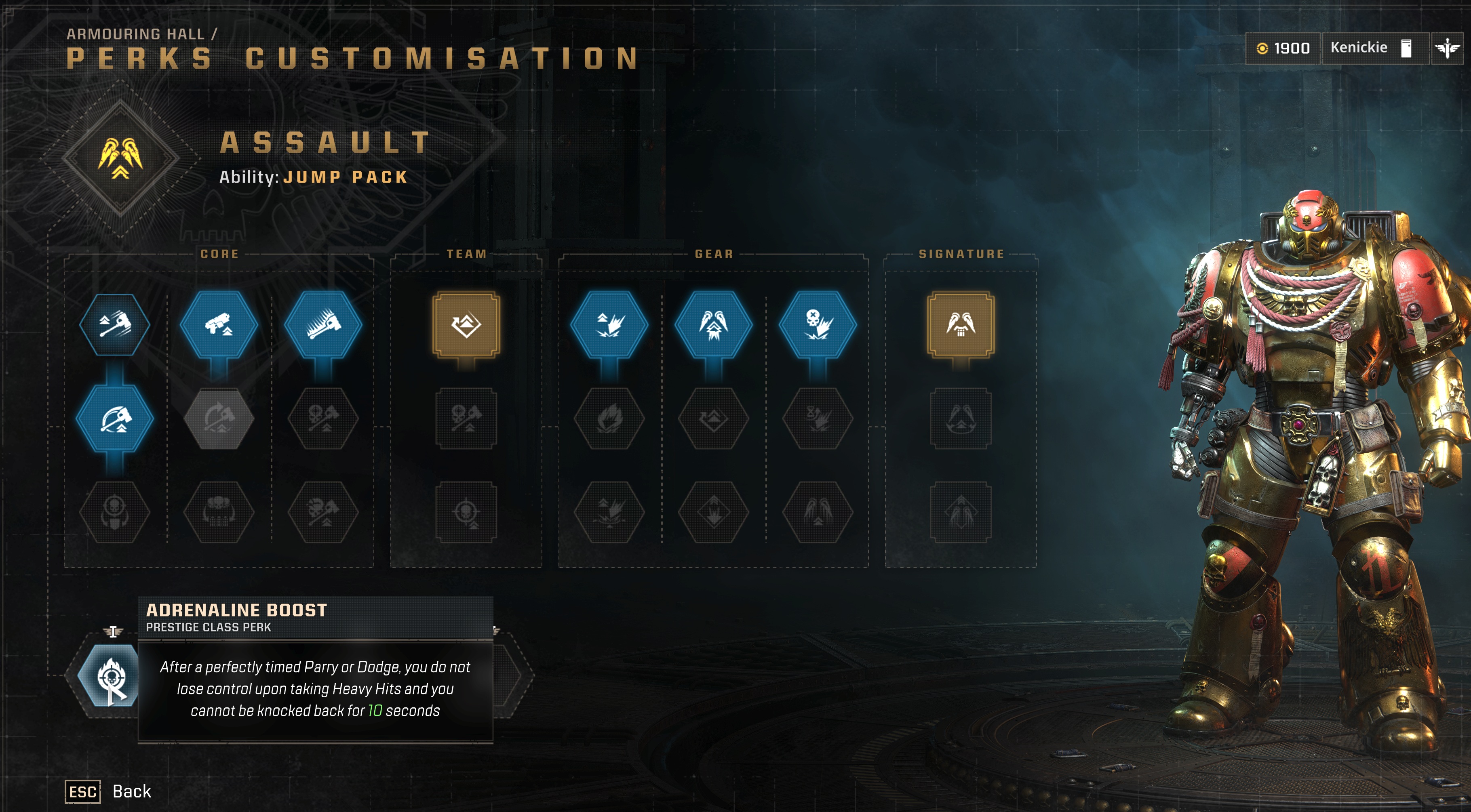Open the golden Team perk slot
This screenshot has width=1471, height=812.
(466, 324)
